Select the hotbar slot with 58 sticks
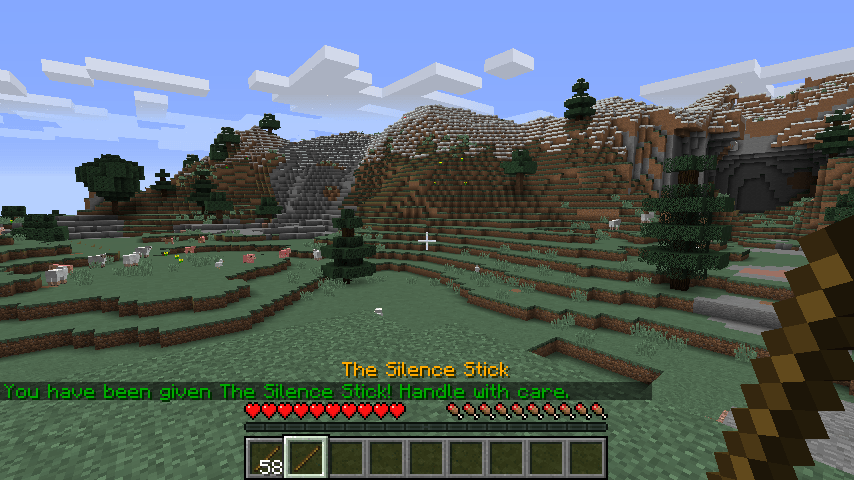Image resolution: width=854 pixels, height=480 pixels. pyautogui.click(x=266, y=458)
